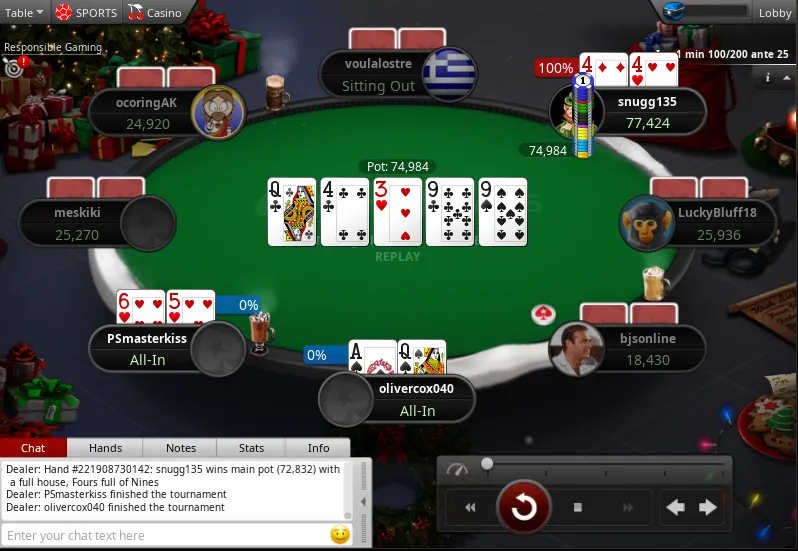798x551 pixels.
Task: Switch to the Hands tab
Action: 105,448
